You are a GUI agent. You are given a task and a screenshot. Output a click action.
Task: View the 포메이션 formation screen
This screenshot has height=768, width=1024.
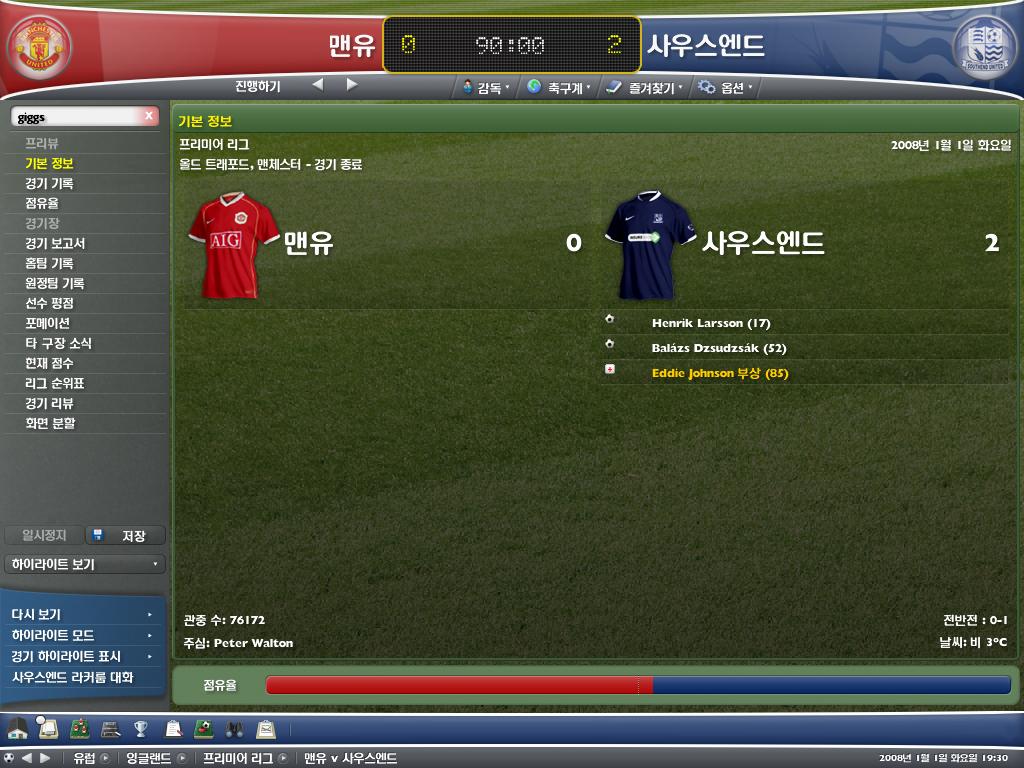[47, 323]
